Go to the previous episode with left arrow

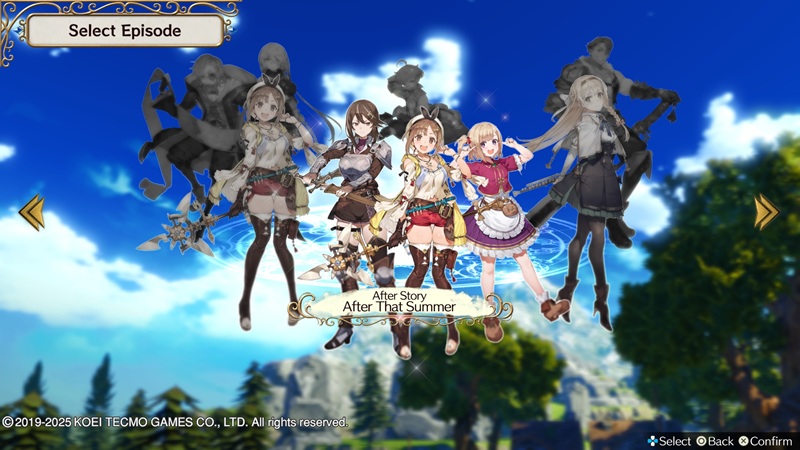click(x=31, y=211)
